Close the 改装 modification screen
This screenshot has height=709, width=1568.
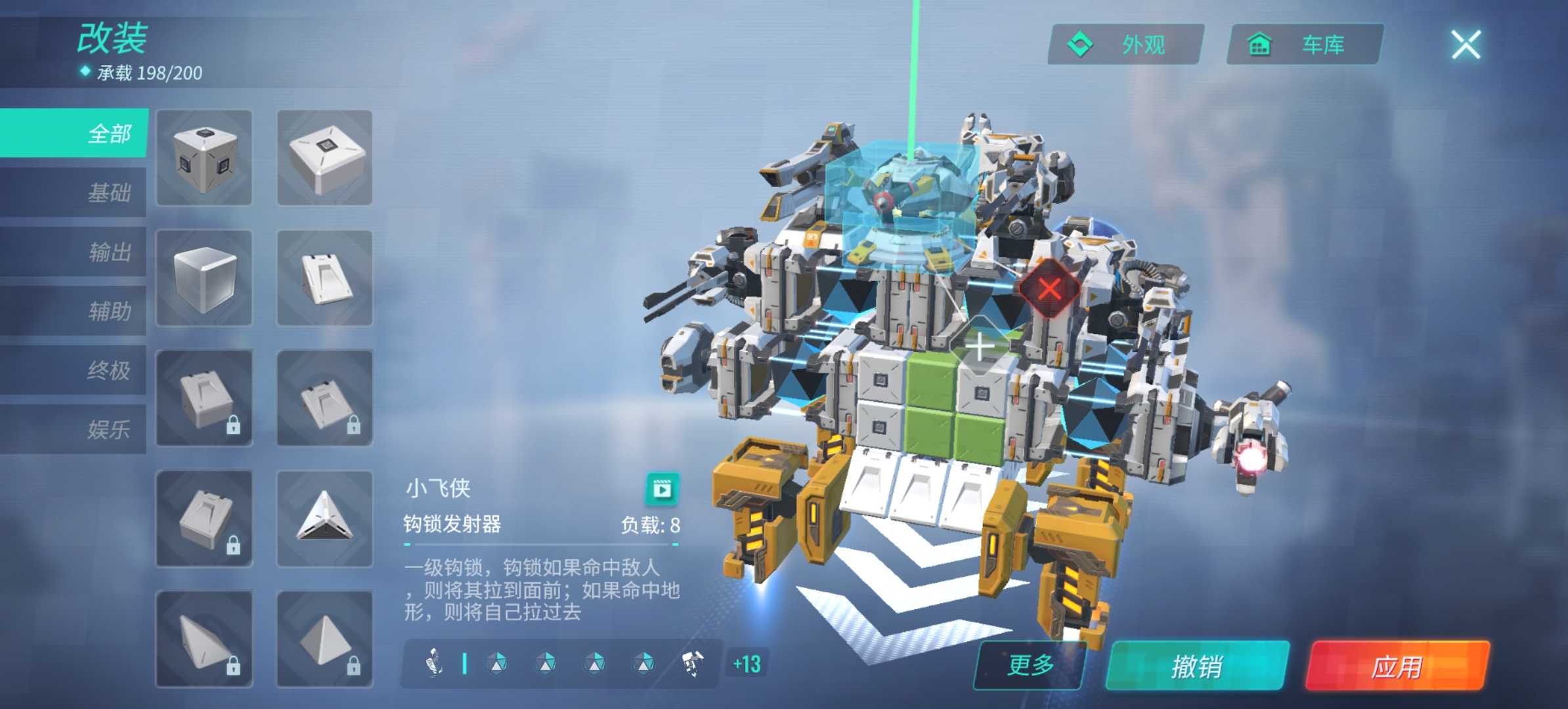(x=1466, y=45)
